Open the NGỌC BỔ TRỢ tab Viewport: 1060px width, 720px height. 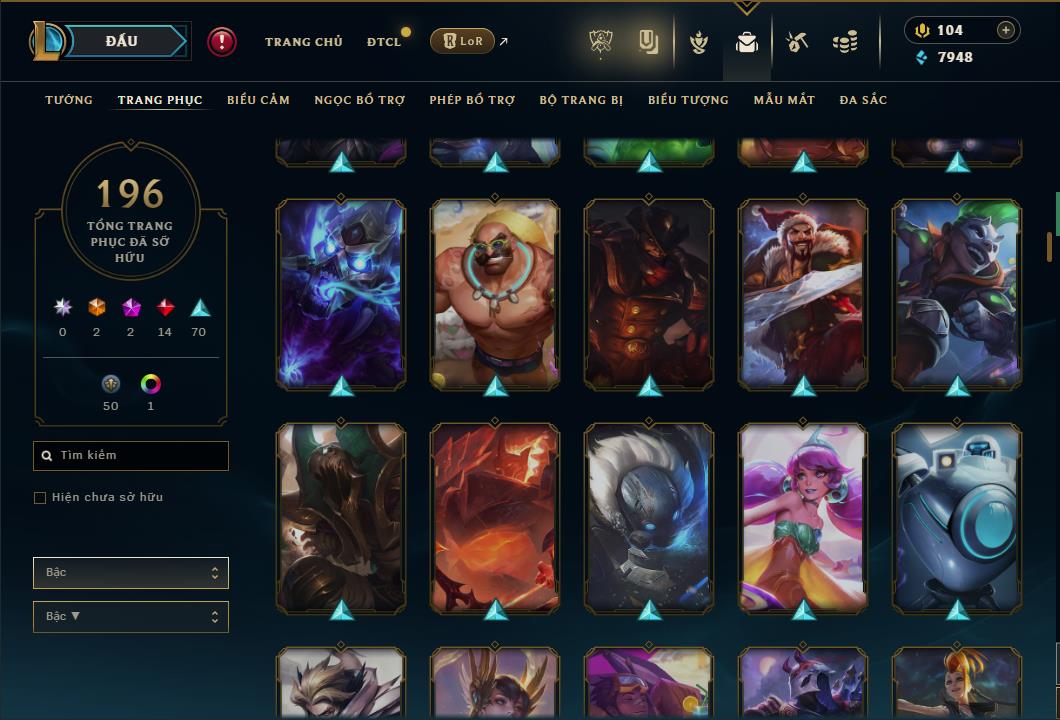coord(359,100)
